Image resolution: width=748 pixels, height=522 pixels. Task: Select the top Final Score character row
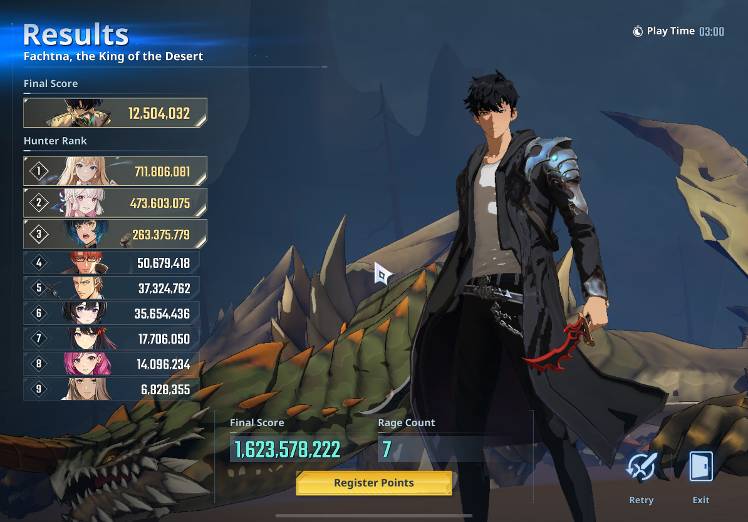pos(115,113)
